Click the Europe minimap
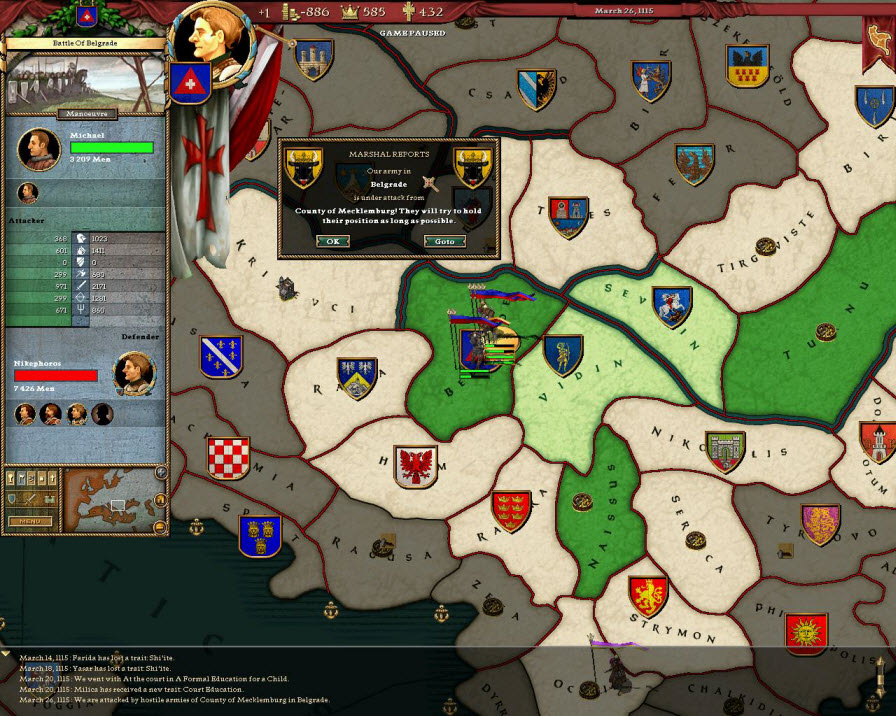This screenshot has width=896, height=716. (x=110, y=500)
